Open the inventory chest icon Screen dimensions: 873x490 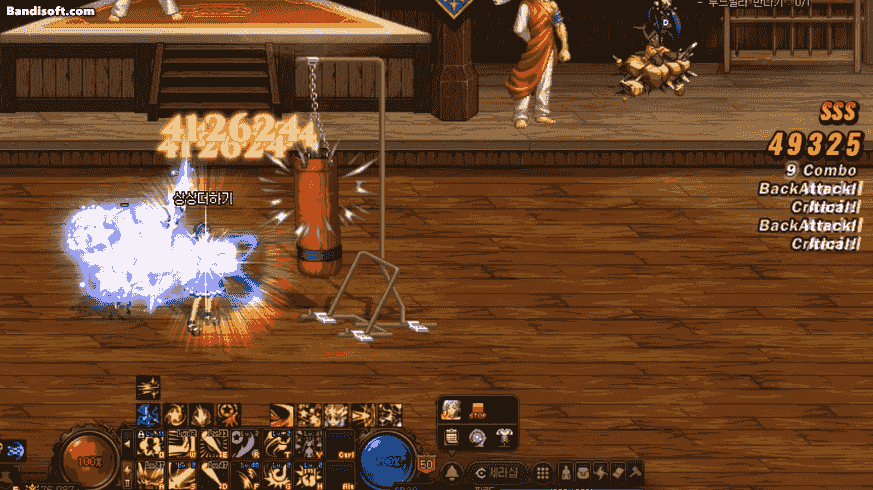(583, 472)
